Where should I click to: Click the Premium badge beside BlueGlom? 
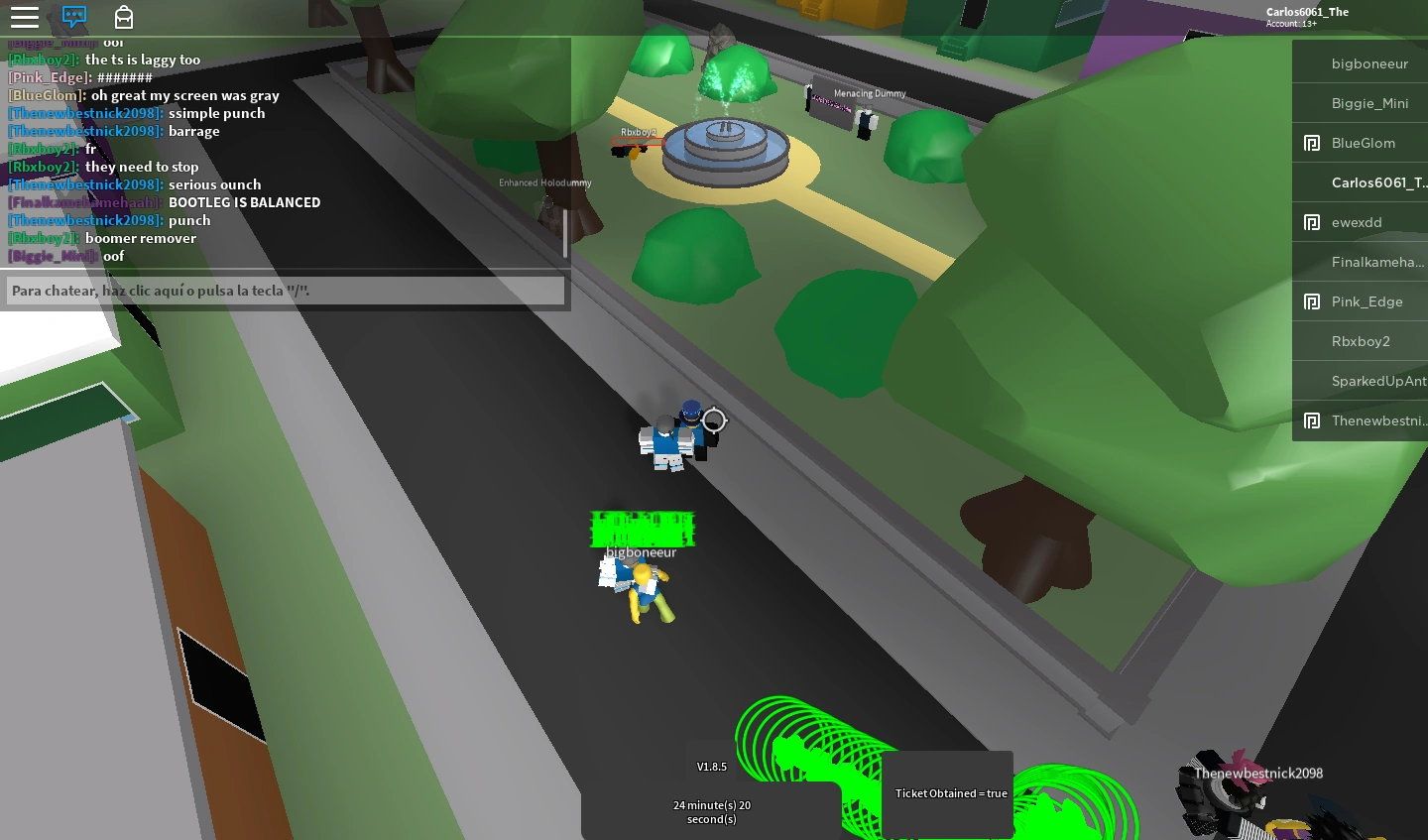coord(1313,143)
